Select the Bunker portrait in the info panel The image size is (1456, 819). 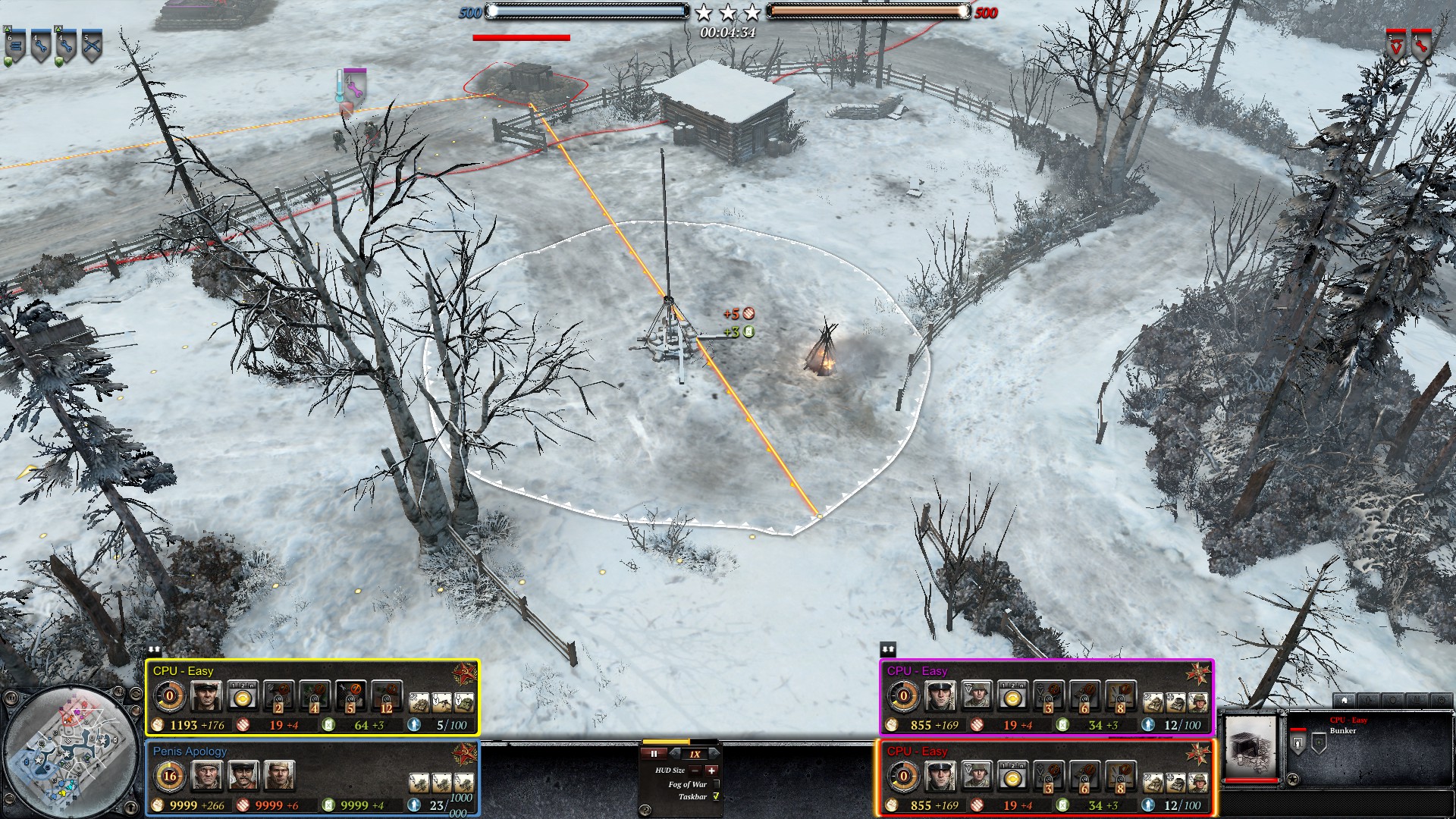tap(1251, 746)
